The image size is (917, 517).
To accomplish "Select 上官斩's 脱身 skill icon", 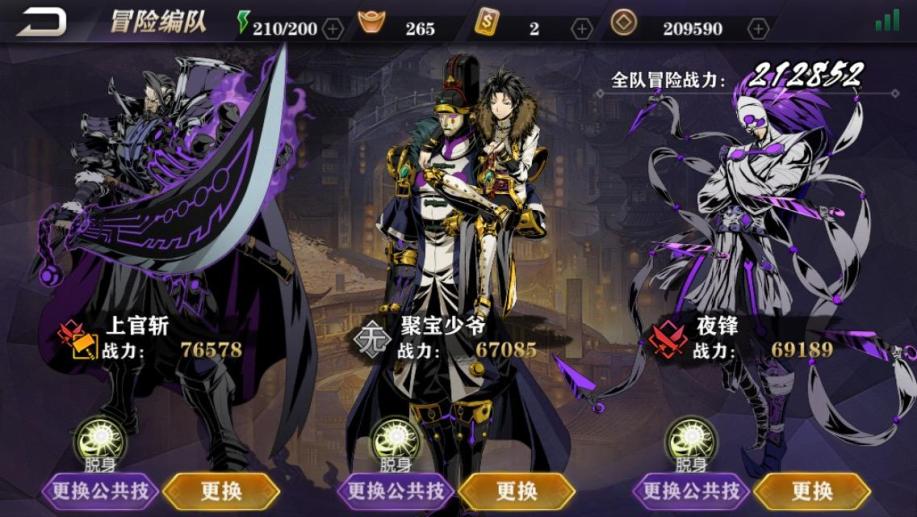I will [x=101, y=438].
